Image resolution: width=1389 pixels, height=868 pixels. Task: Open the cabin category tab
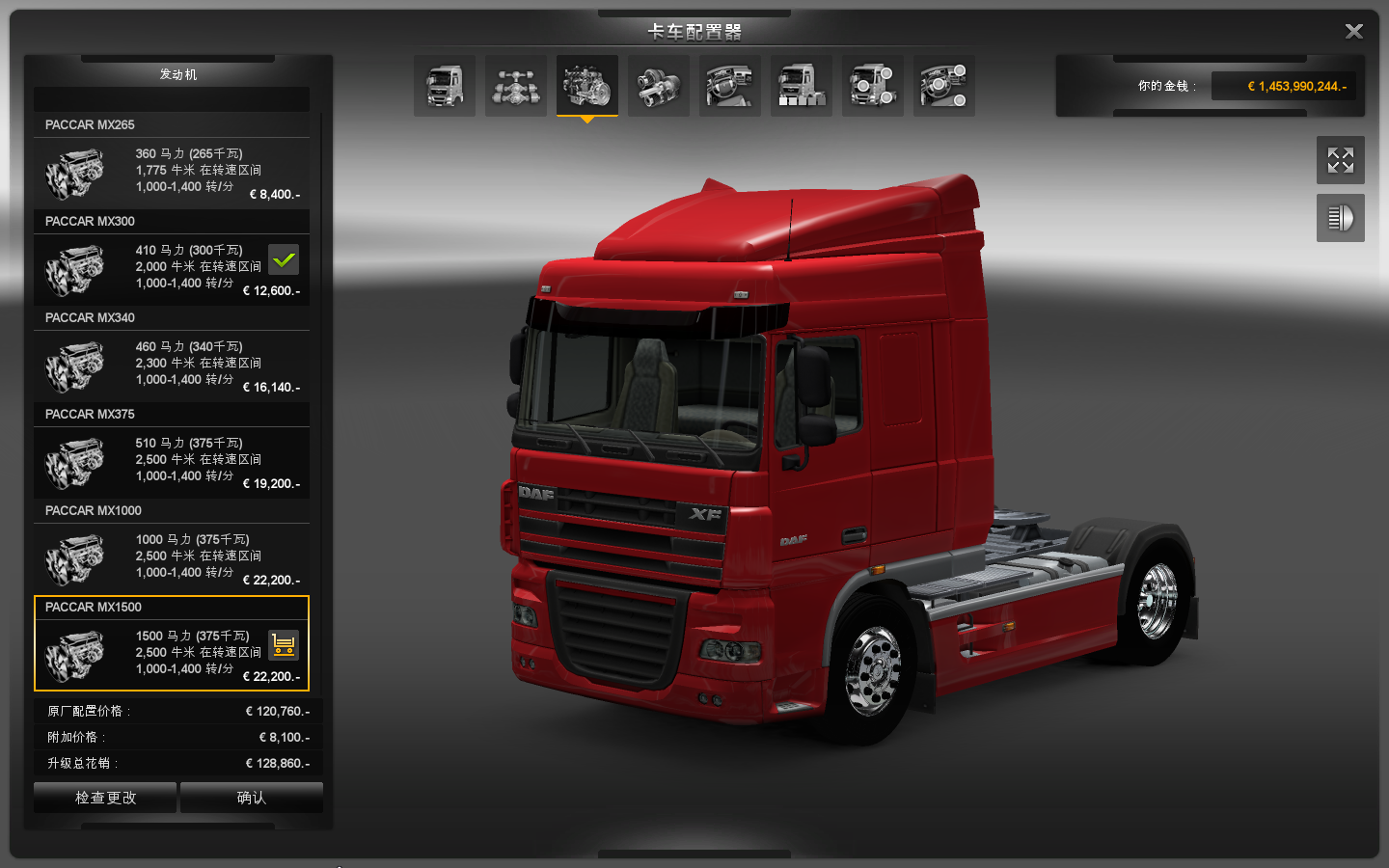point(445,86)
